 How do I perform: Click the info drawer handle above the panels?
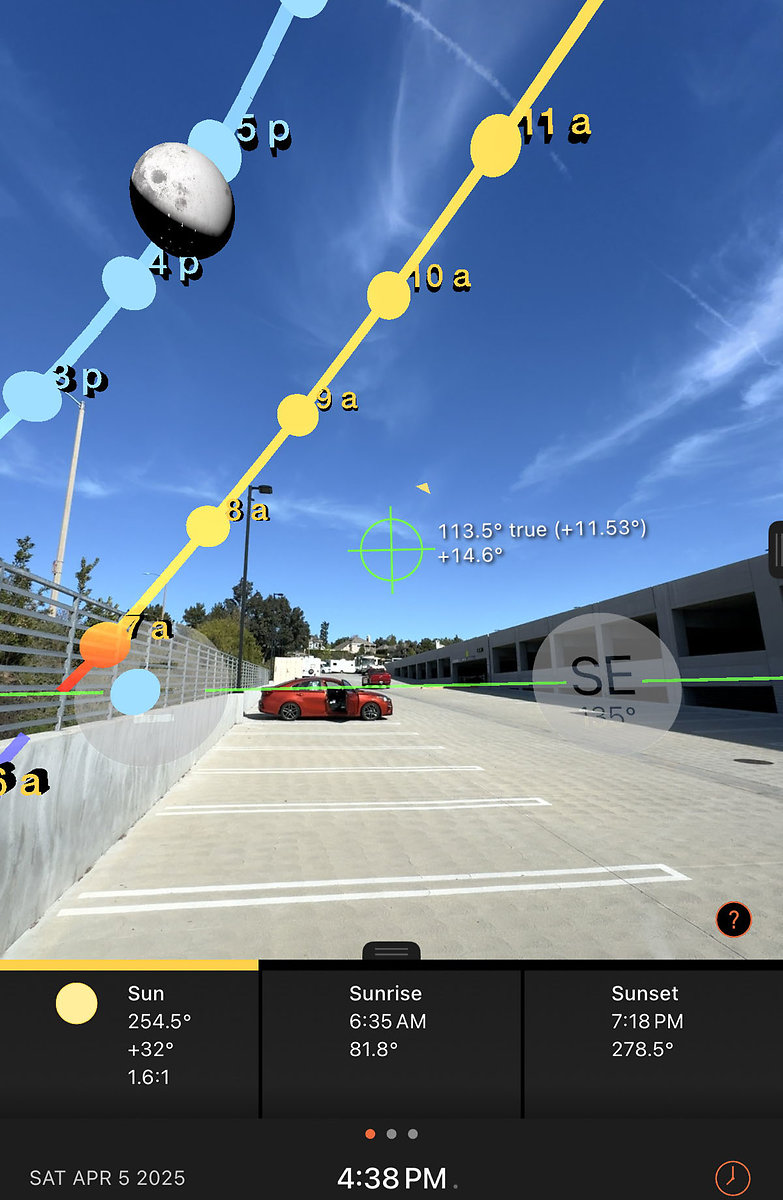391,951
